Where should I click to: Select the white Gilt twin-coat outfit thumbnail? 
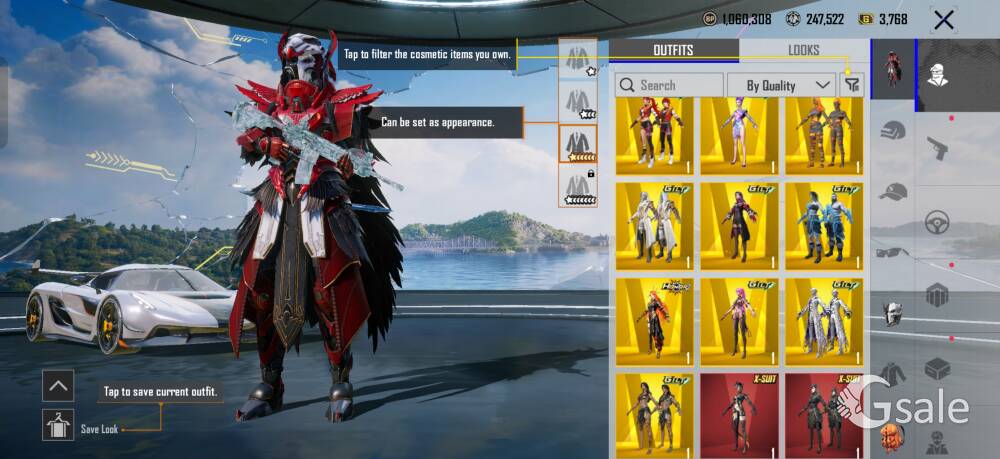[655, 226]
